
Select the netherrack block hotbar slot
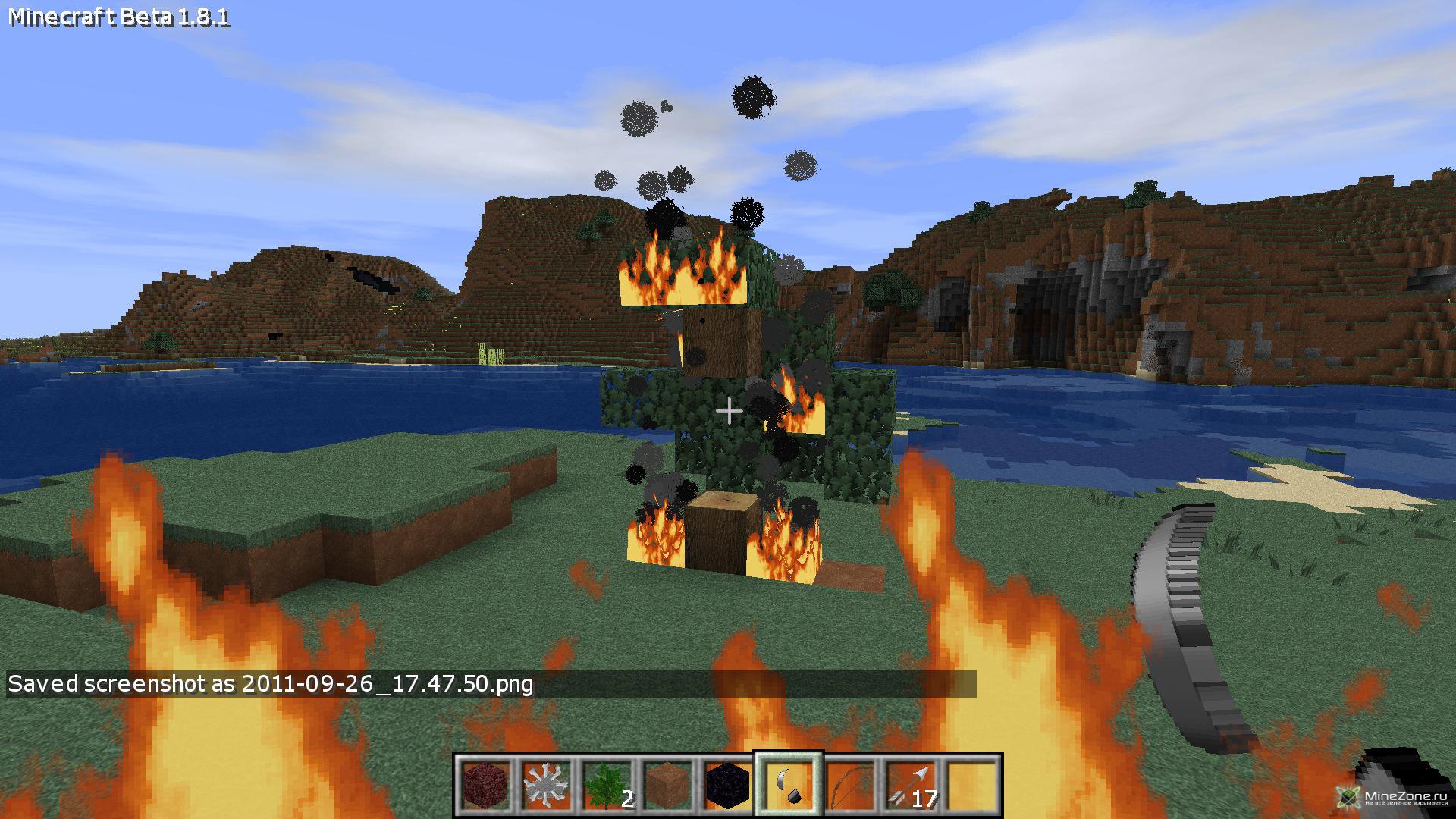point(485,786)
